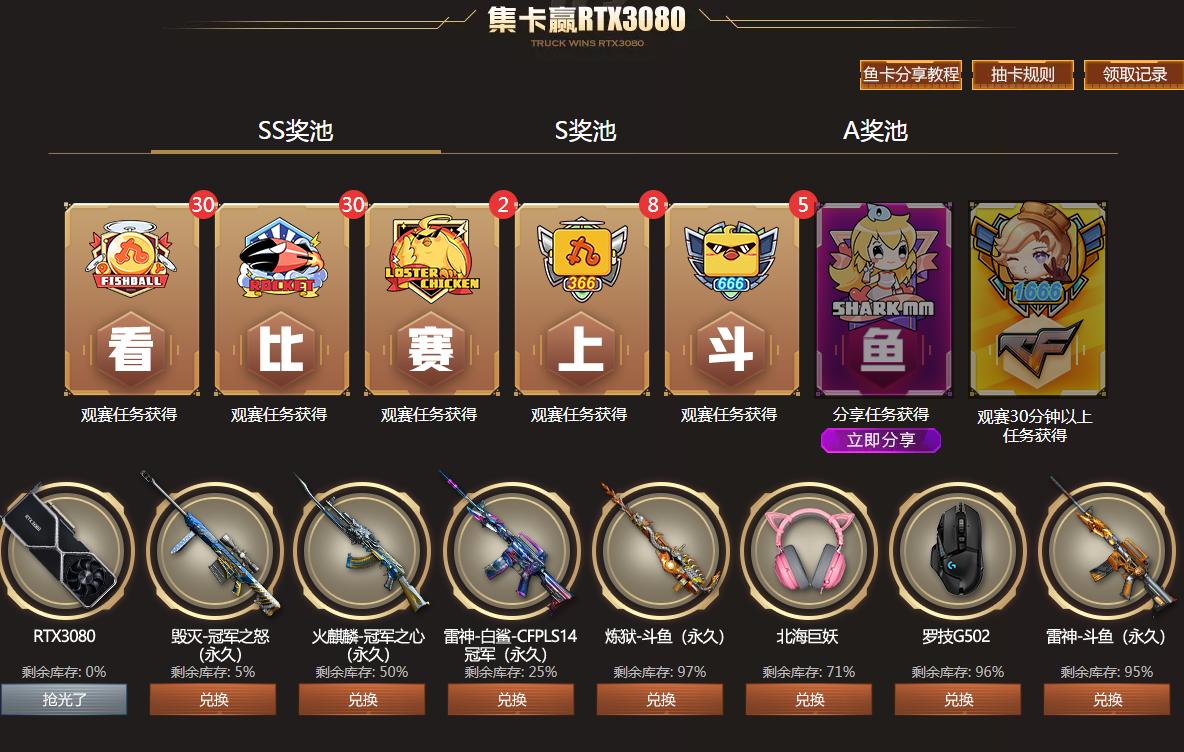Redeem the 罗技G502 mouse
The width and height of the screenshot is (1184, 752).
(x=958, y=700)
